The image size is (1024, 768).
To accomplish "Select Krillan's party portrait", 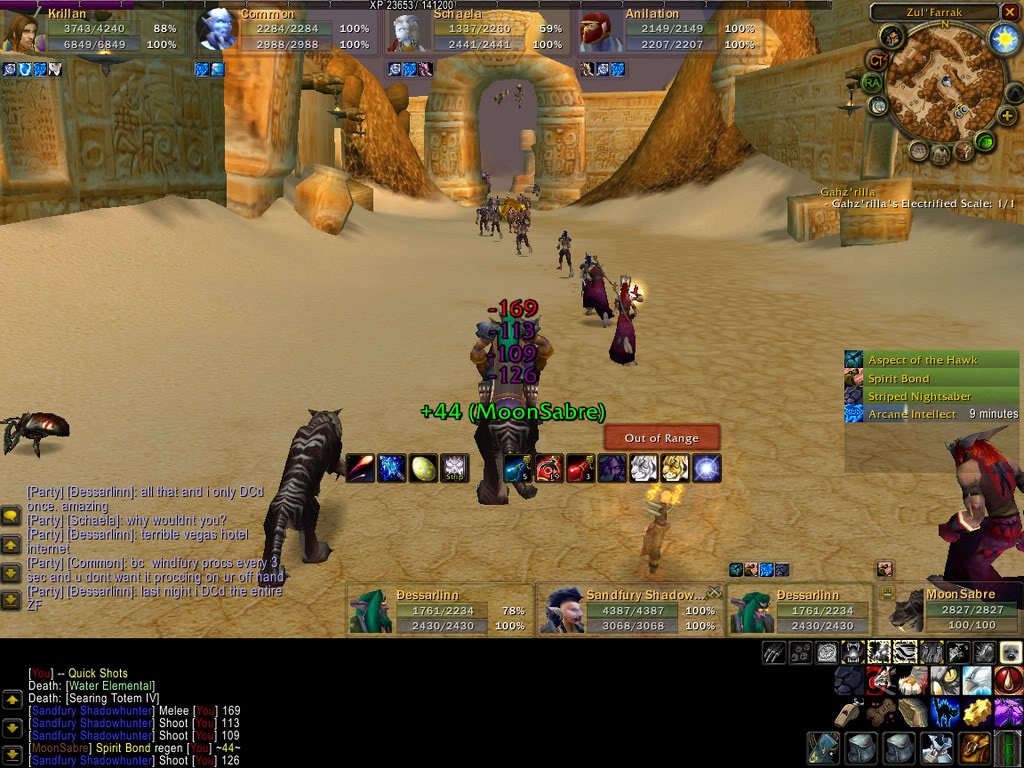I will 21,34.
